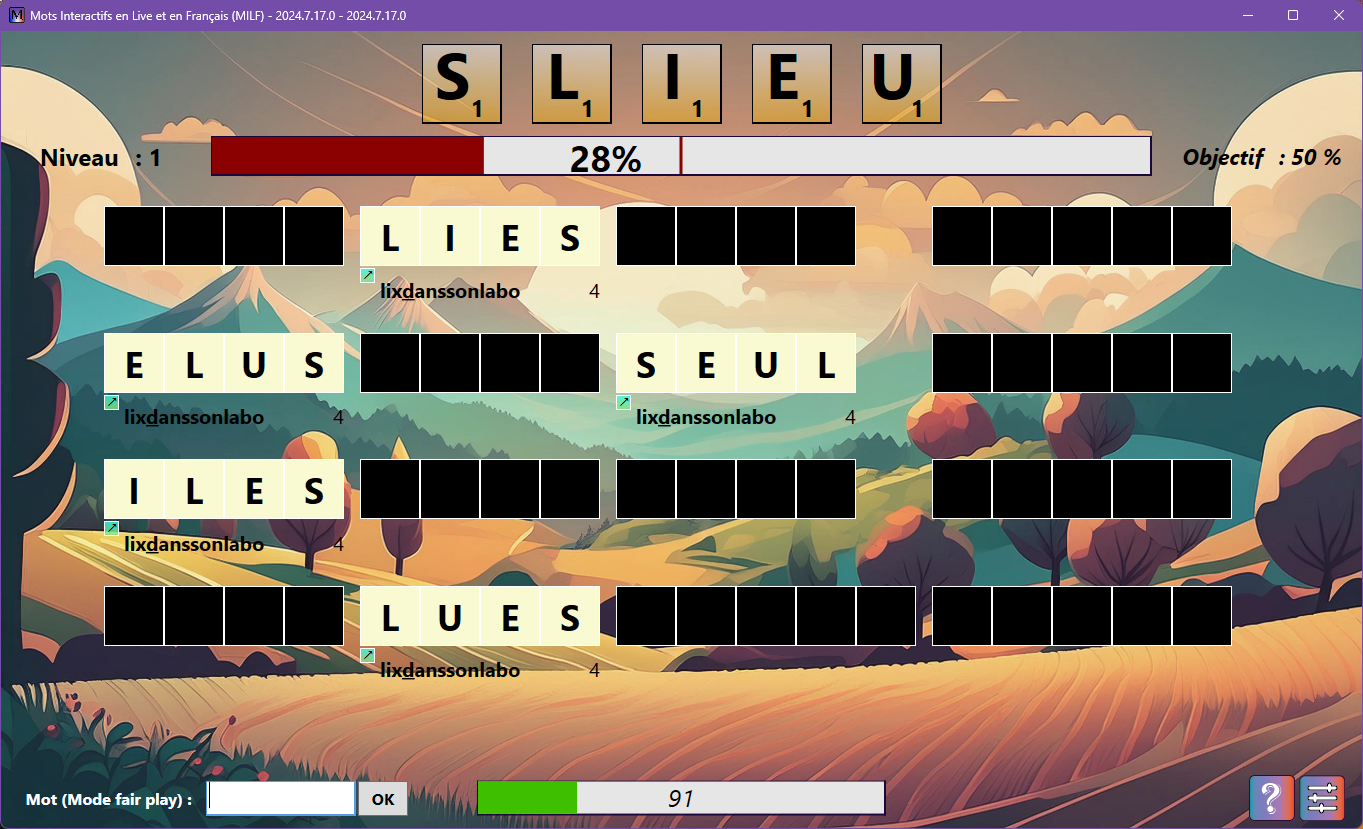Click the green arrow icon under ELUS
Viewport: 1363px width, 829px height.
(x=111, y=401)
